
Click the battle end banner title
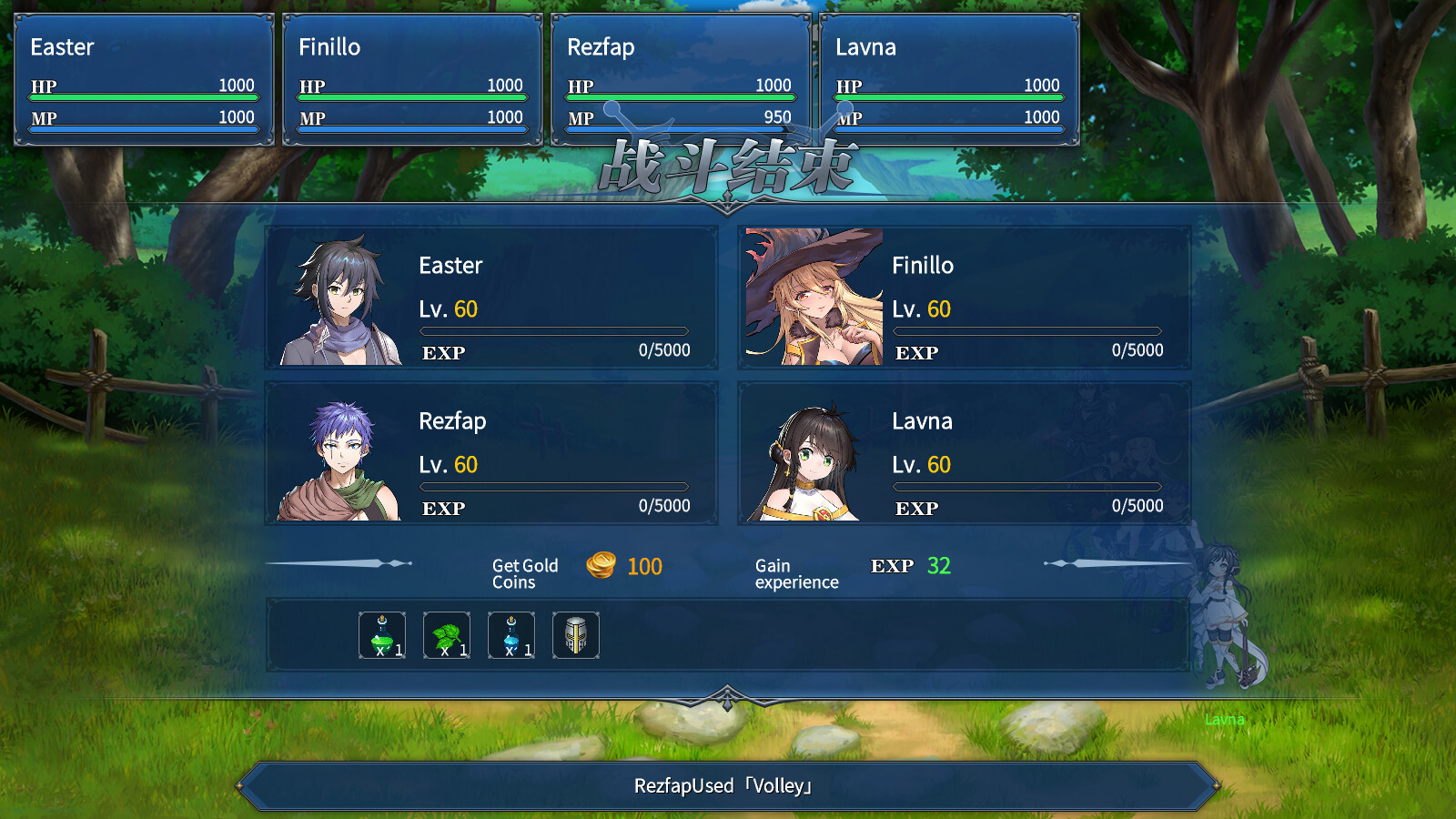727,167
